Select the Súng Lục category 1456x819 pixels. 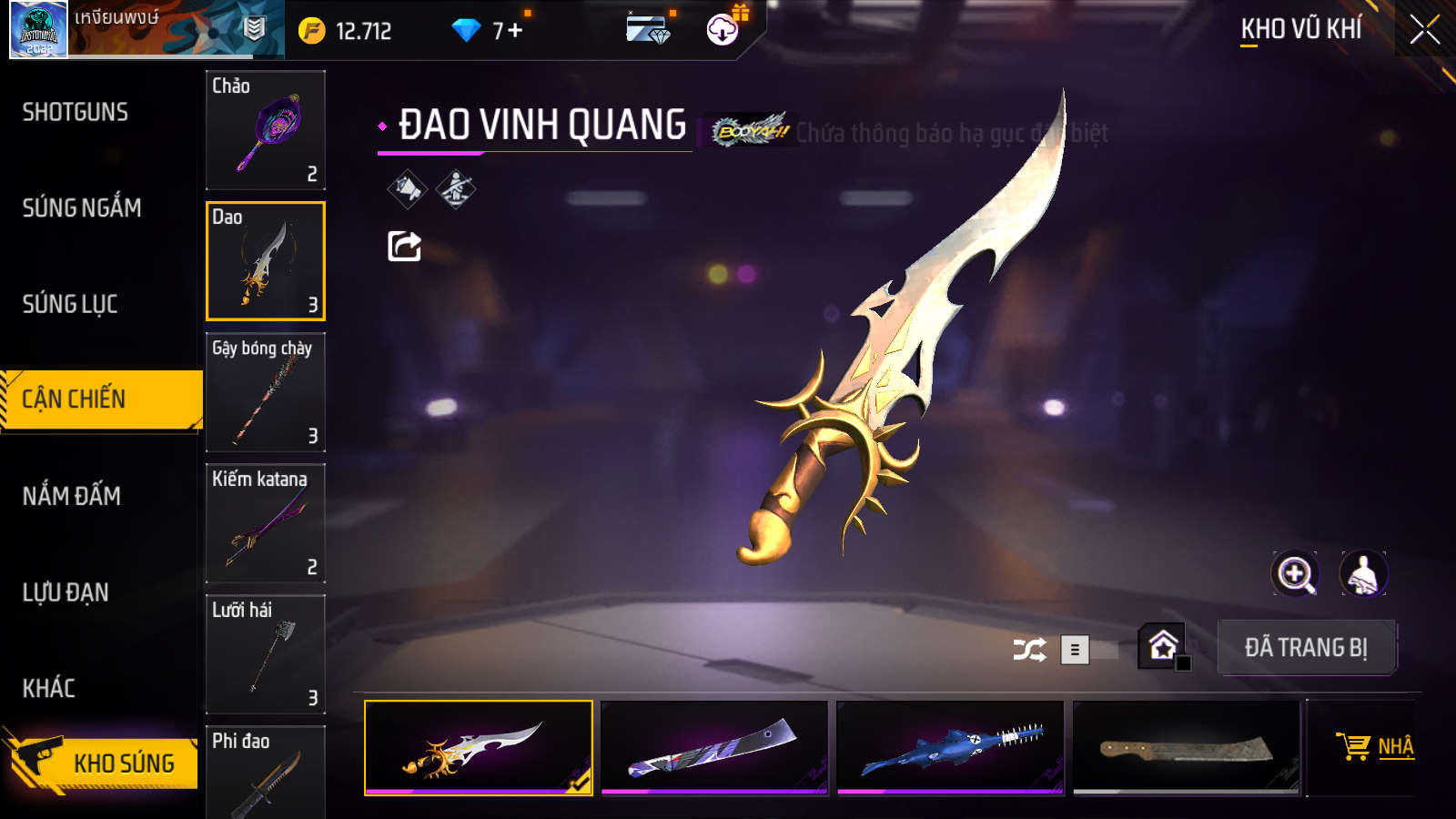point(70,304)
